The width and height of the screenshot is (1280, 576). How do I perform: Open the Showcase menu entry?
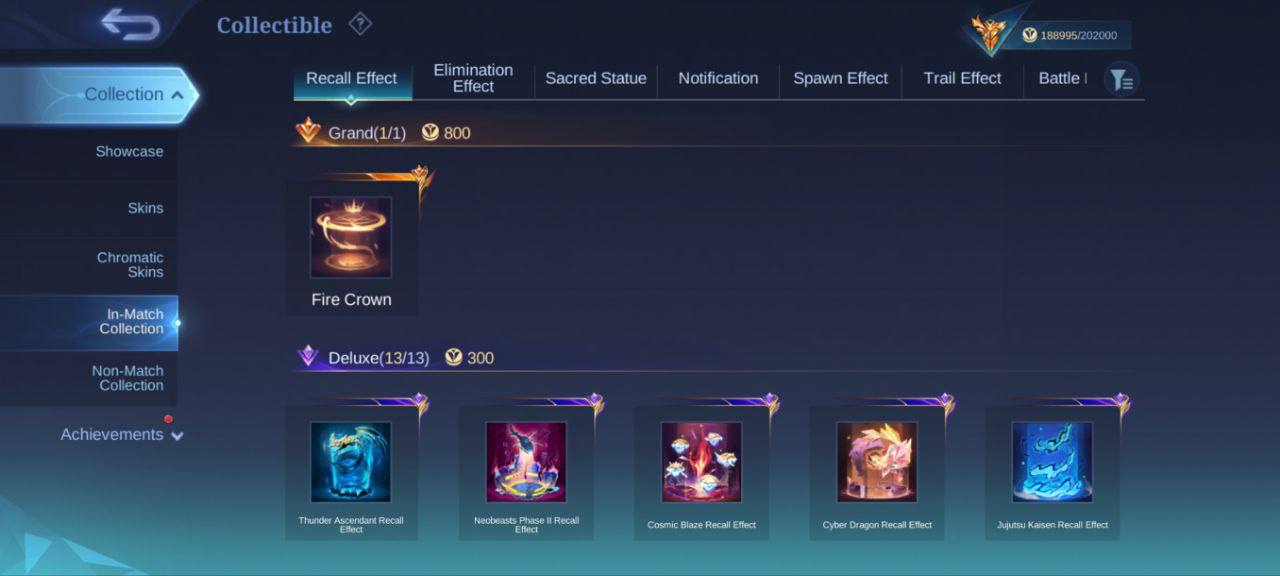[129, 151]
